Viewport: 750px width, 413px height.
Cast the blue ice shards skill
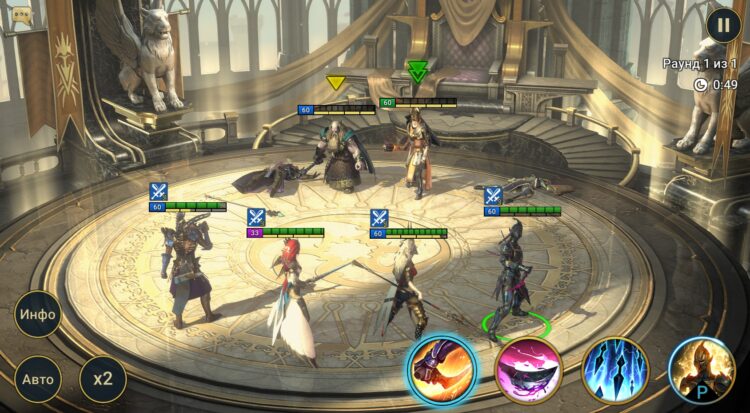pyautogui.click(x=615, y=369)
